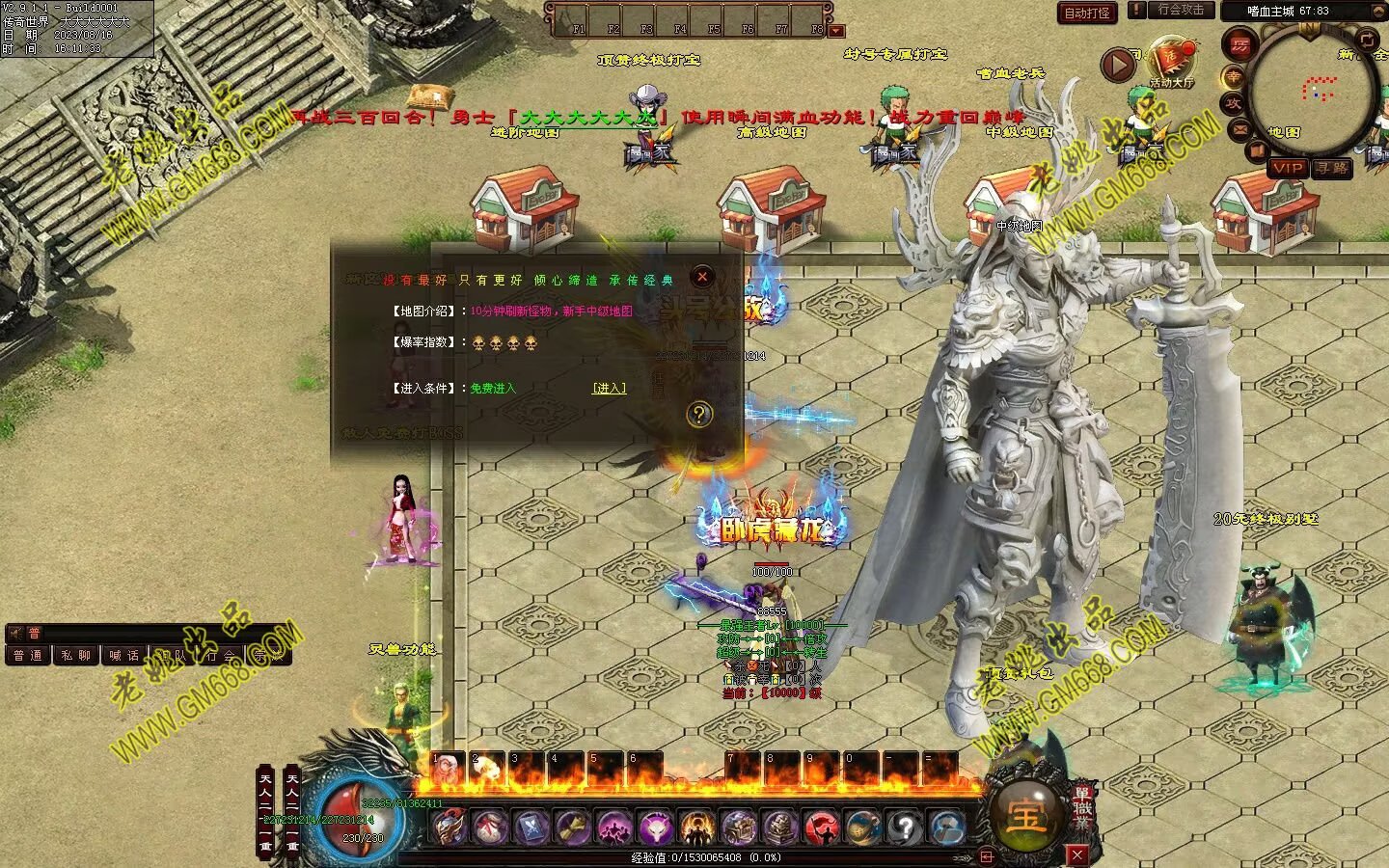The width and height of the screenshot is (1389, 868).
Task: Toggle the 自动打怪 auto-fight button
Action: point(1087,13)
